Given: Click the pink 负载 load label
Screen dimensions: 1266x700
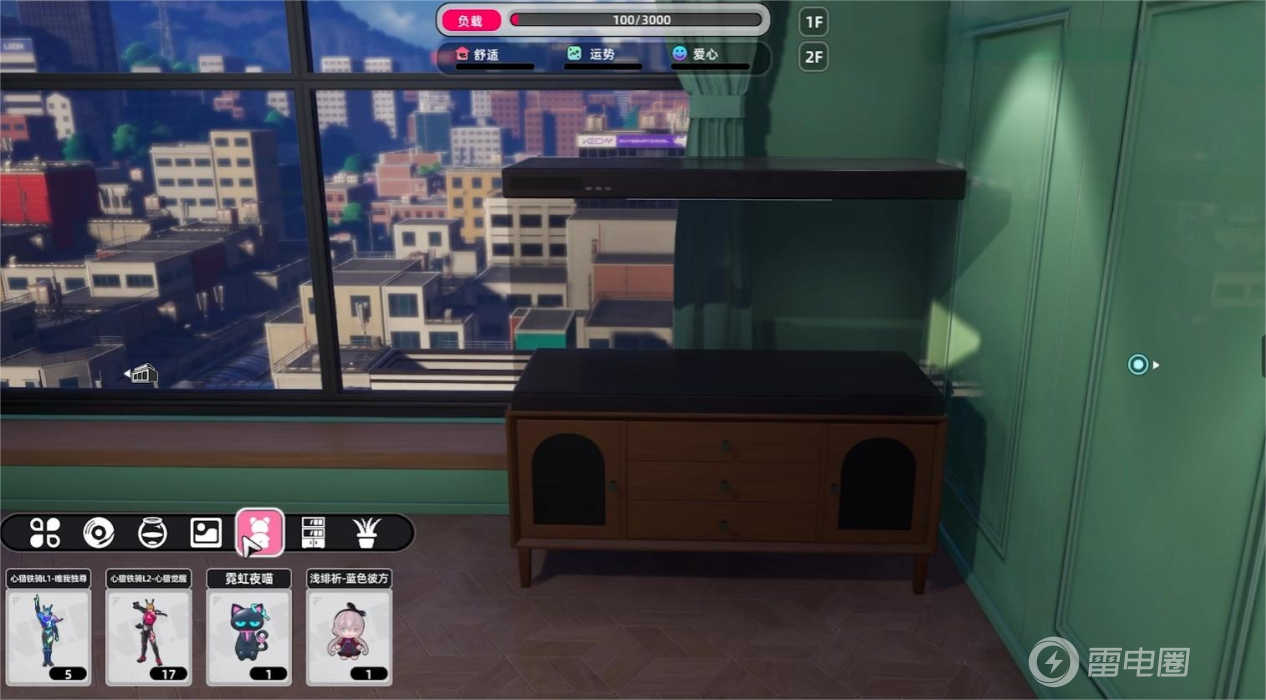Looking at the screenshot, I should click(x=470, y=20).
